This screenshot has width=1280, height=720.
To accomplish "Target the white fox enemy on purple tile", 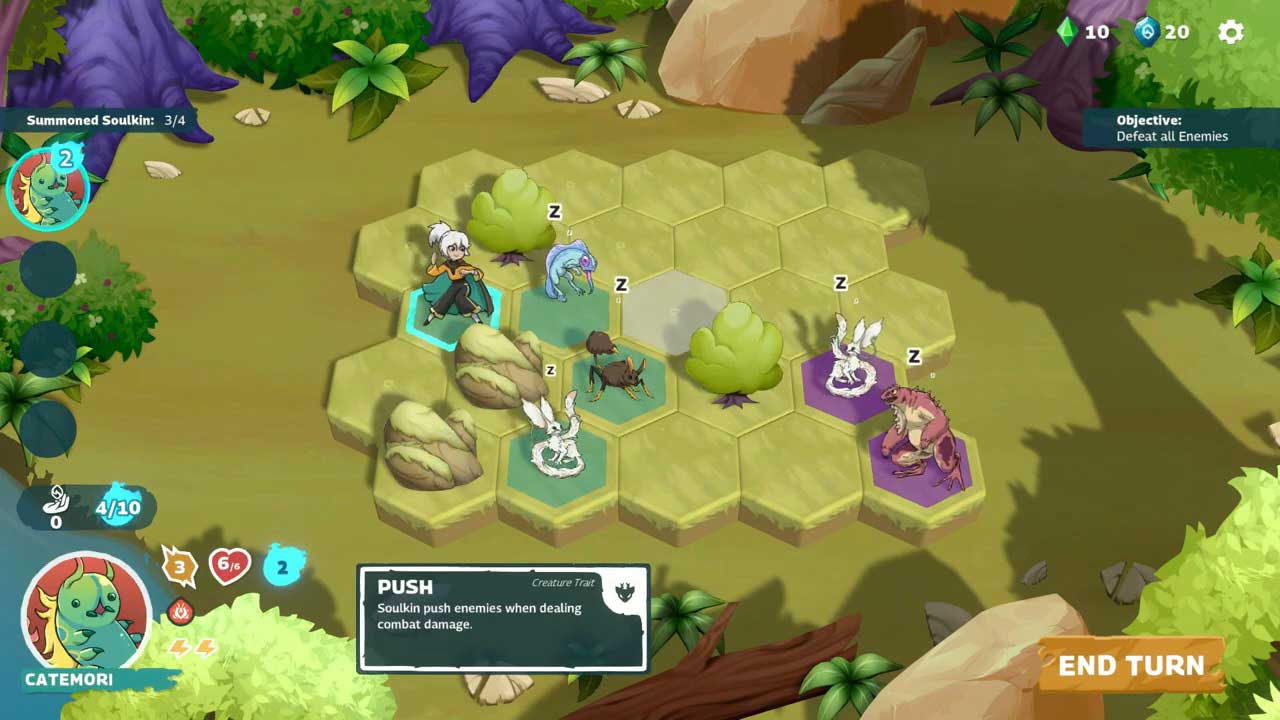I will coord(853,360).
